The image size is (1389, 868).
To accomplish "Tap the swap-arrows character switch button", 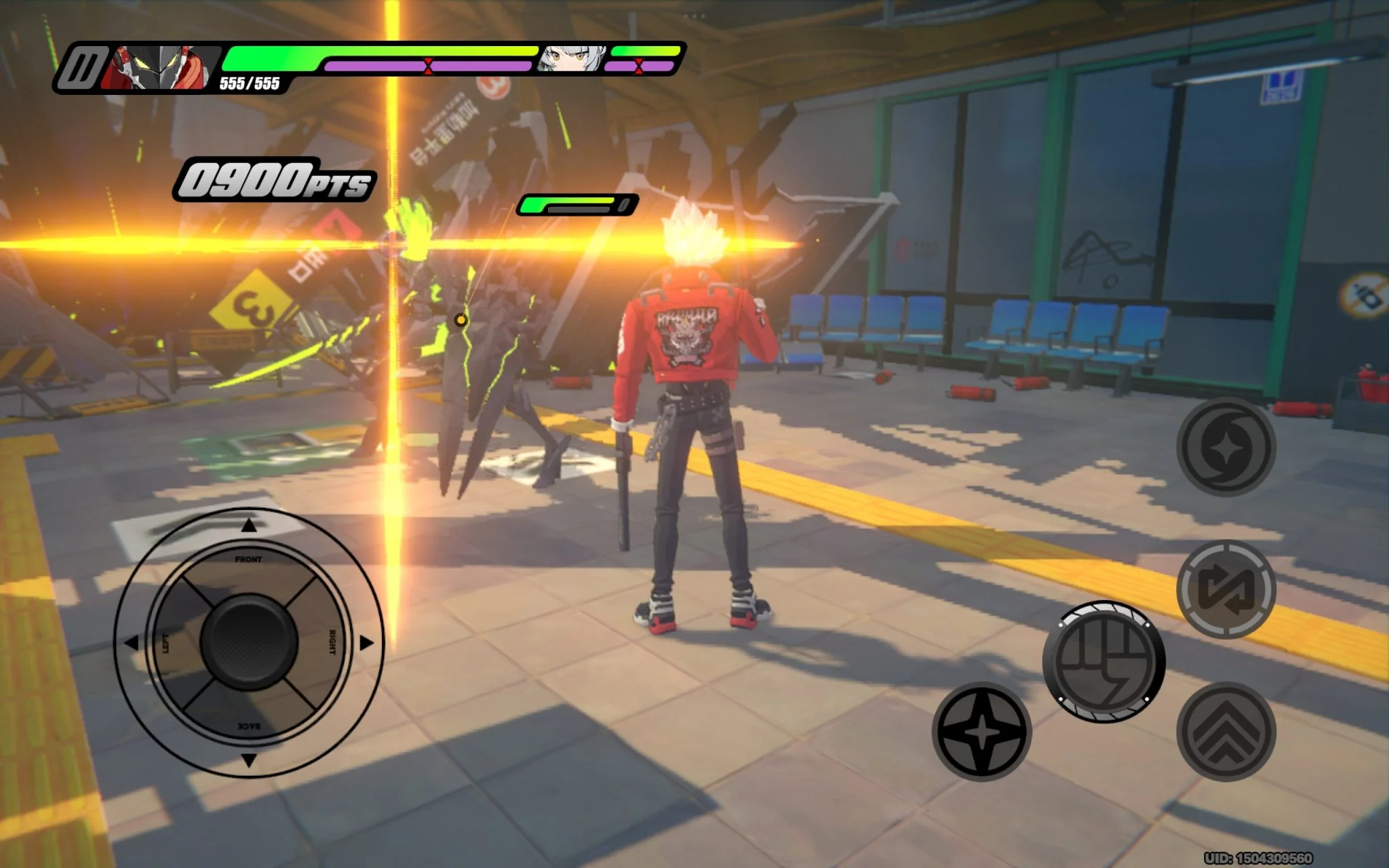I will coord(1226,589).
